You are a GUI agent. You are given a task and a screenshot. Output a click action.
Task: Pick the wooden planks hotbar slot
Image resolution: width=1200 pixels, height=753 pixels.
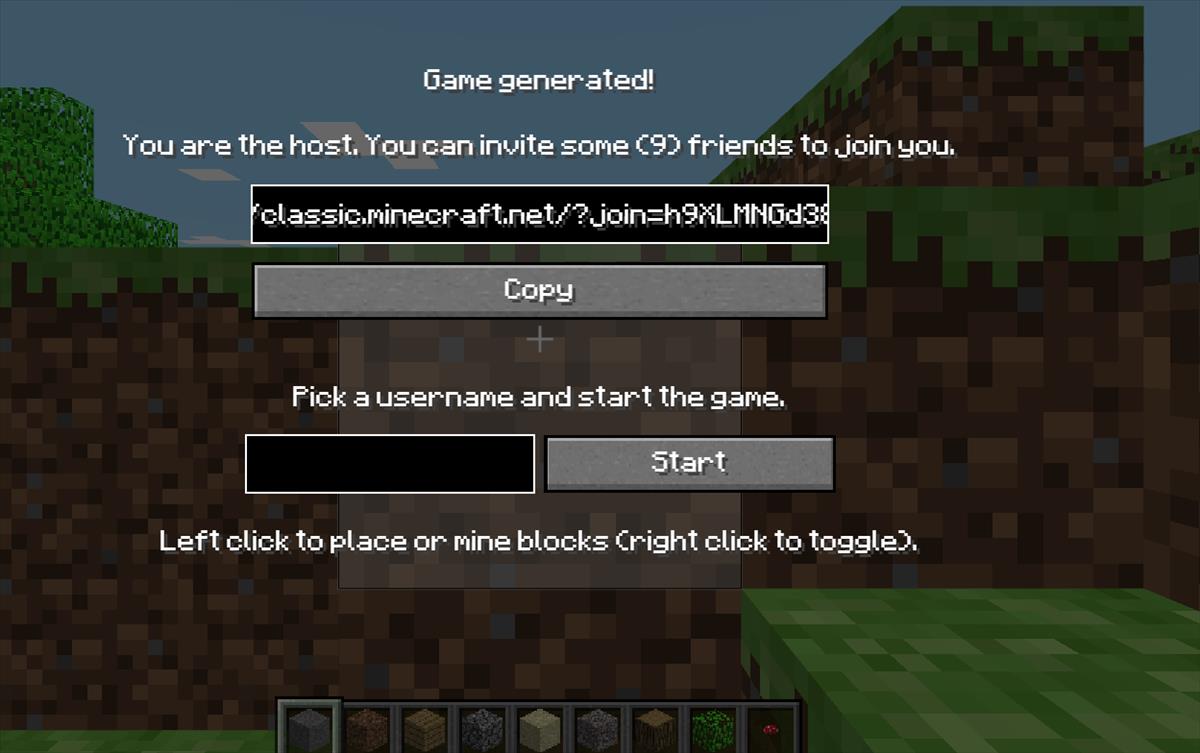click(x=425, y=727)
